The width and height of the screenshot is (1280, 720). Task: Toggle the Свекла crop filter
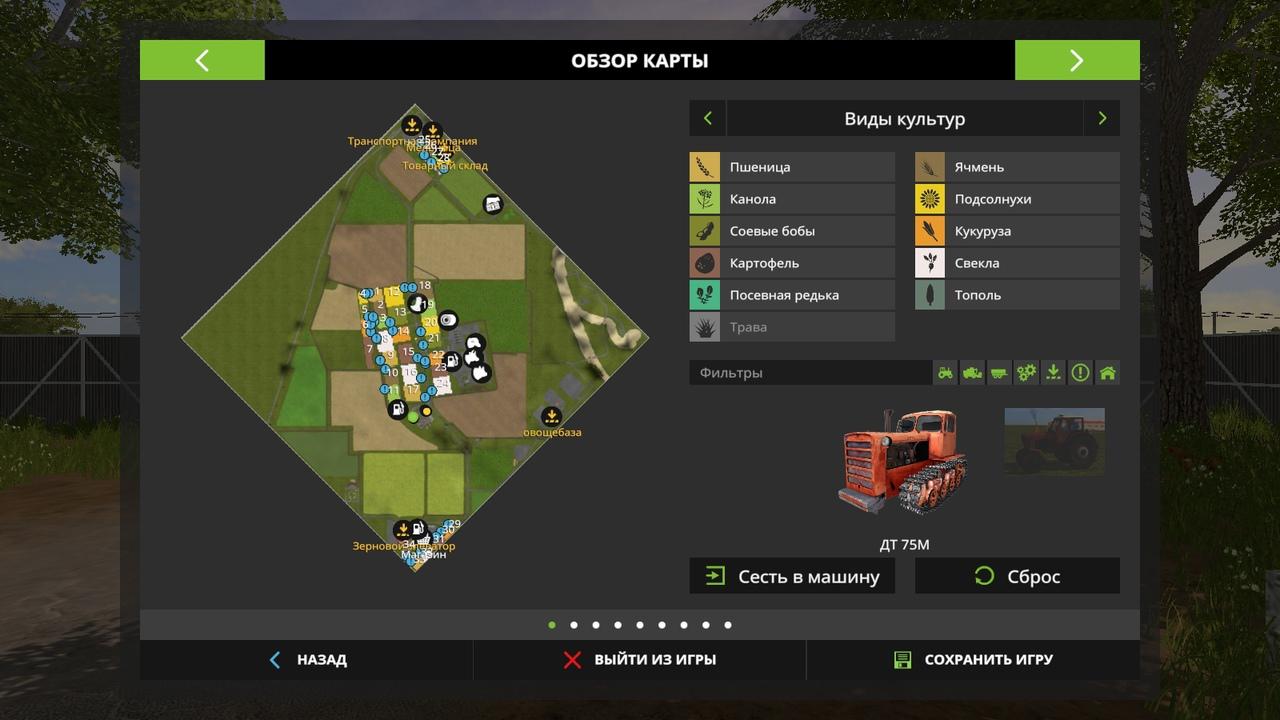[x=1017, y=263]
